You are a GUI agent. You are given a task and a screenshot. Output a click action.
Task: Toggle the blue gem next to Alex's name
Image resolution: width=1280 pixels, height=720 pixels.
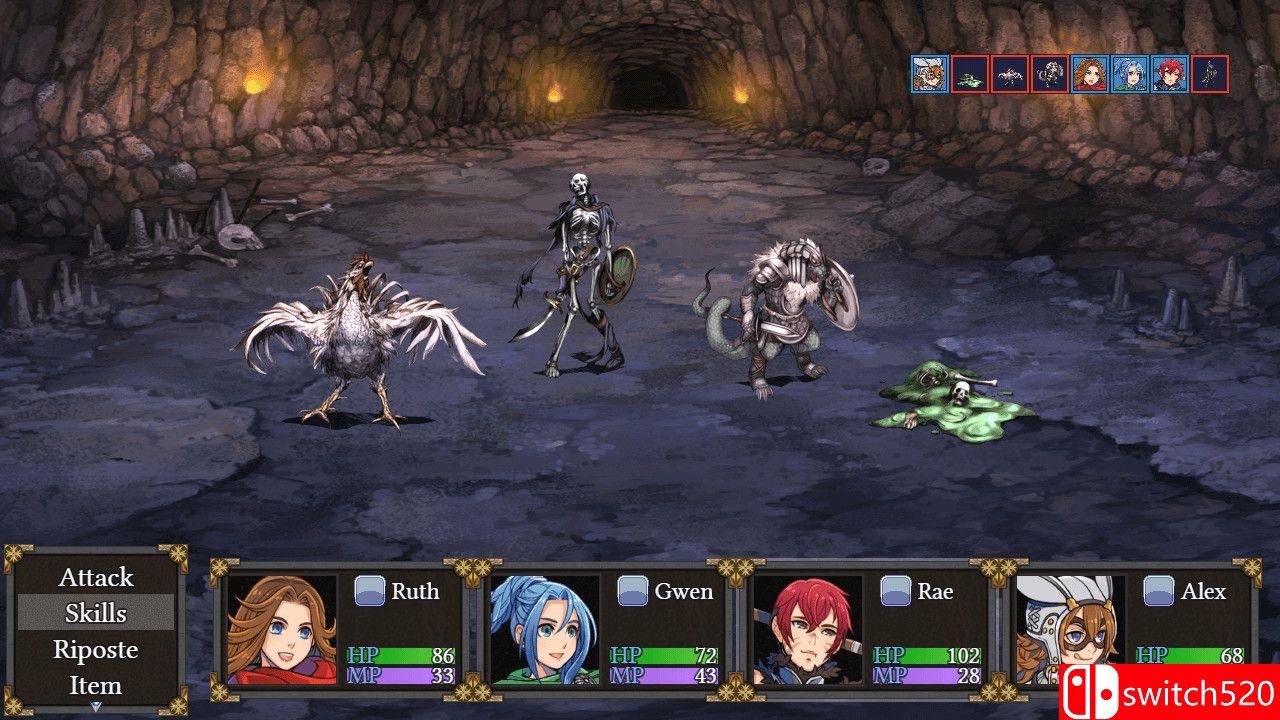[x=1158, y=590]
